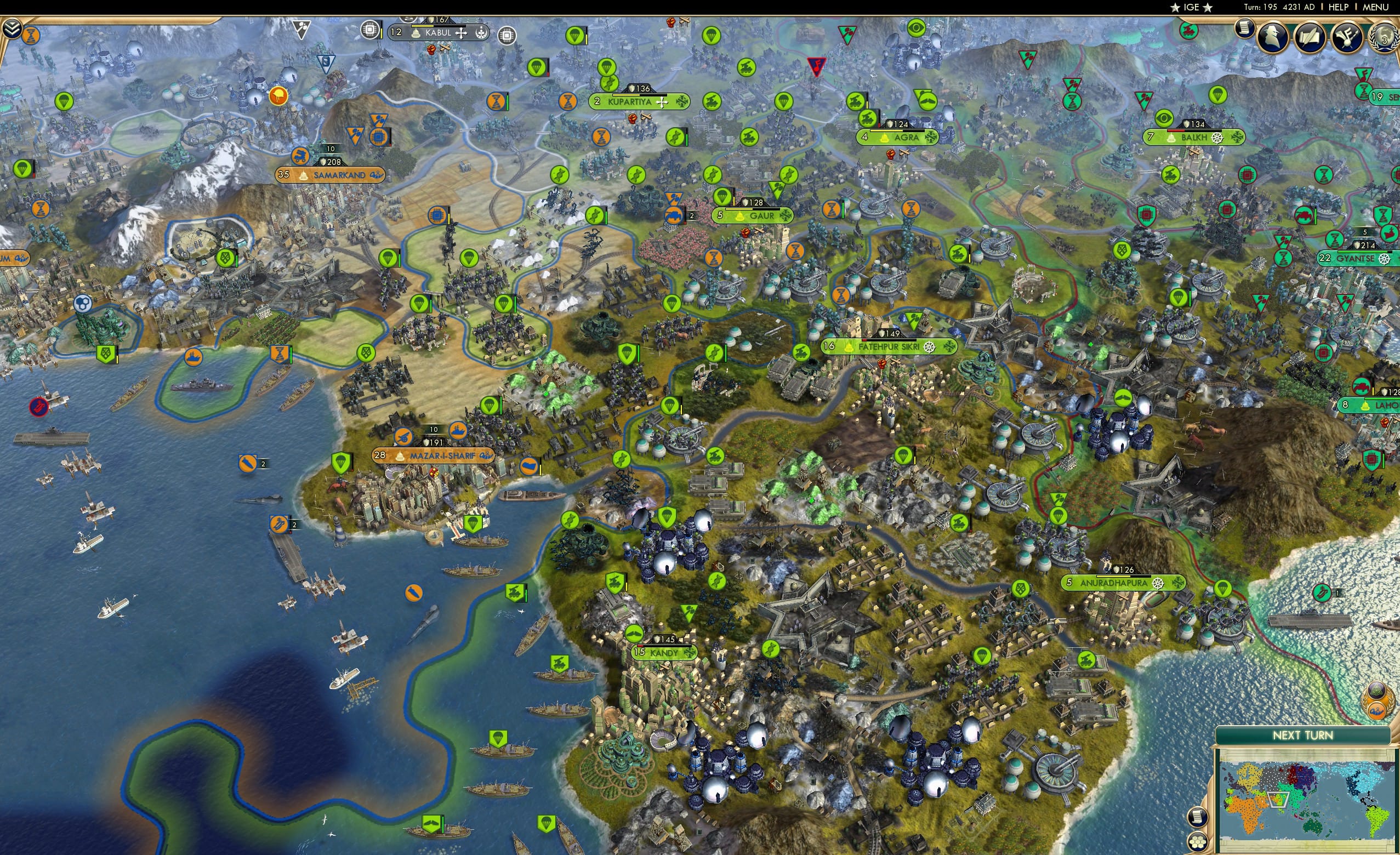Collapse notifications with the double-chevron arrow
Viewport: 1400px width, 855px height.
[x=11, y=27]
